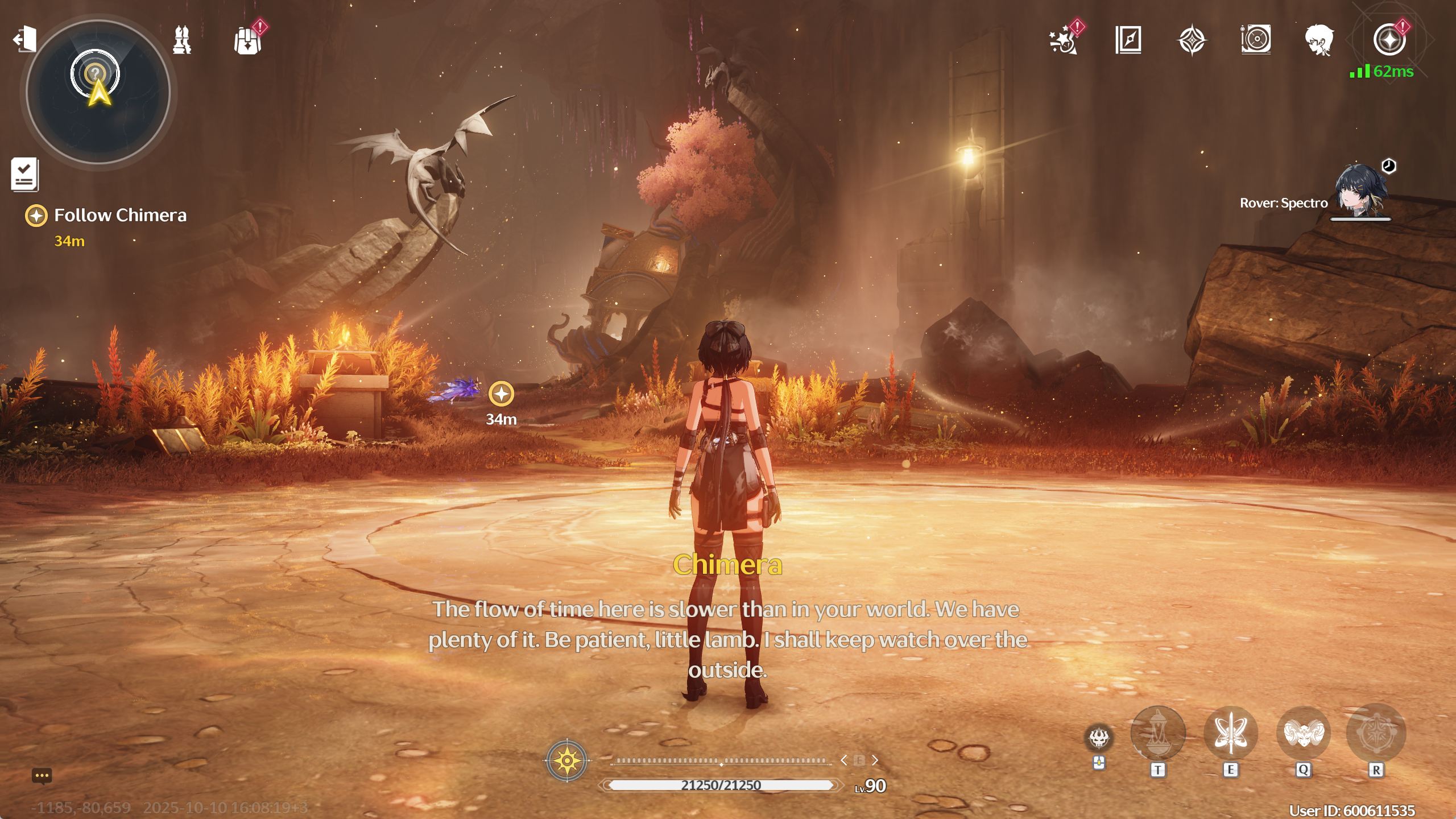Click the four-pointed star compass icon

[1192, 40]
